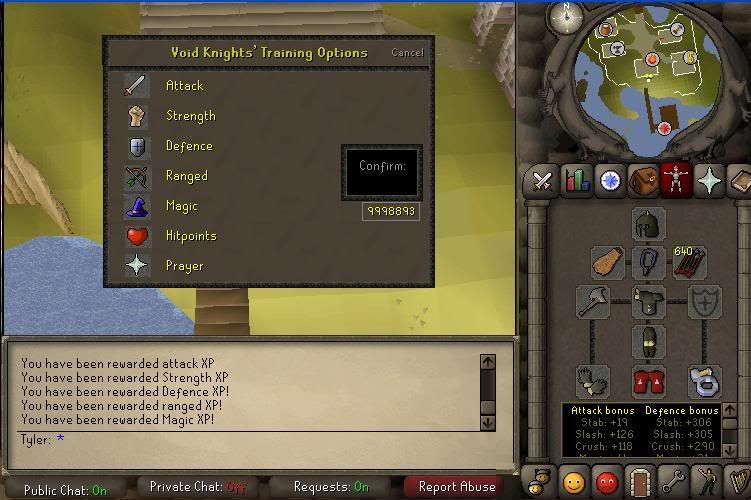This screenshot has height=500, width=751.
Task: Click the Report Abuse button
Action: 456,487
